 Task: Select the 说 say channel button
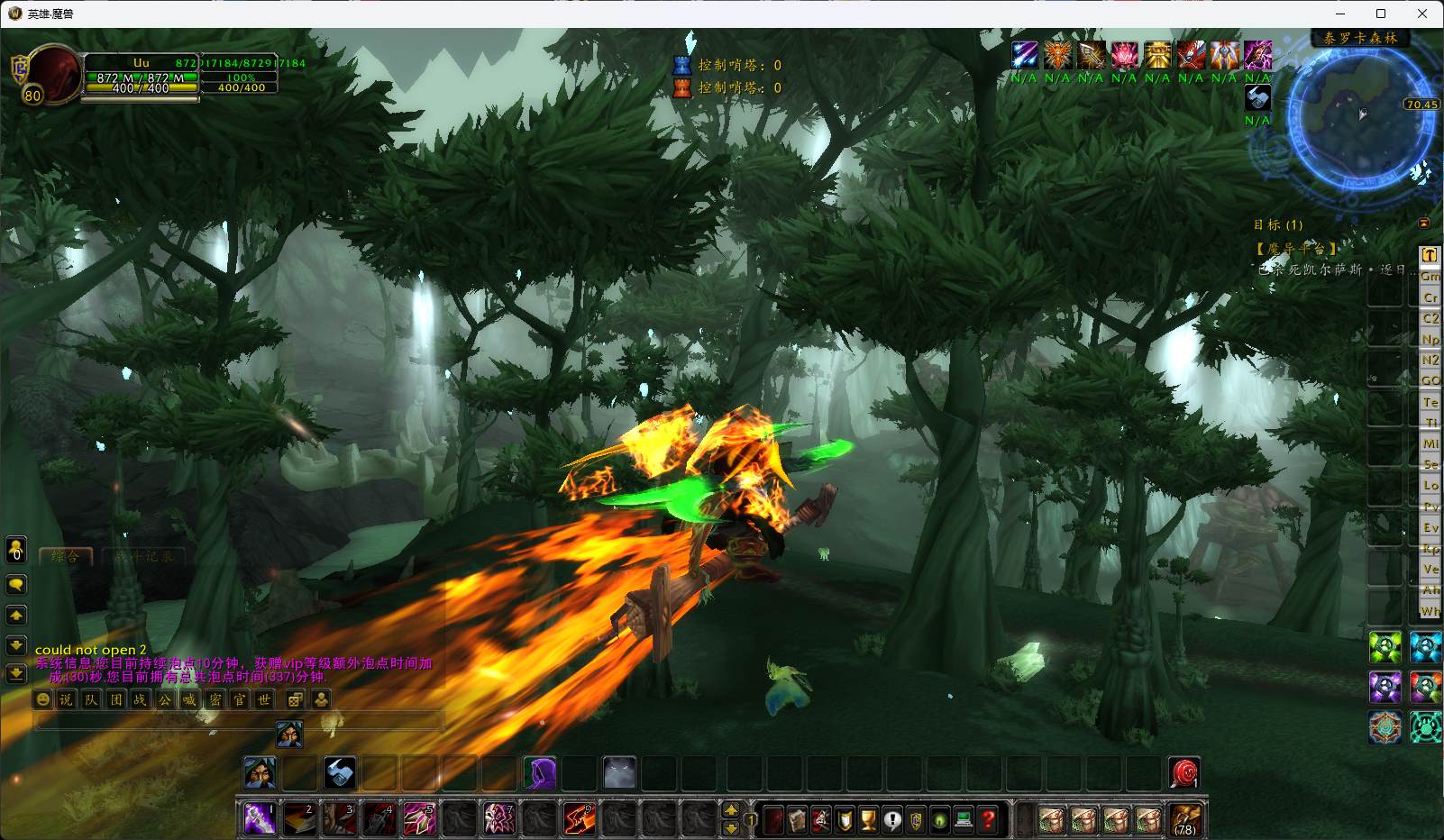tap(67, 699)
